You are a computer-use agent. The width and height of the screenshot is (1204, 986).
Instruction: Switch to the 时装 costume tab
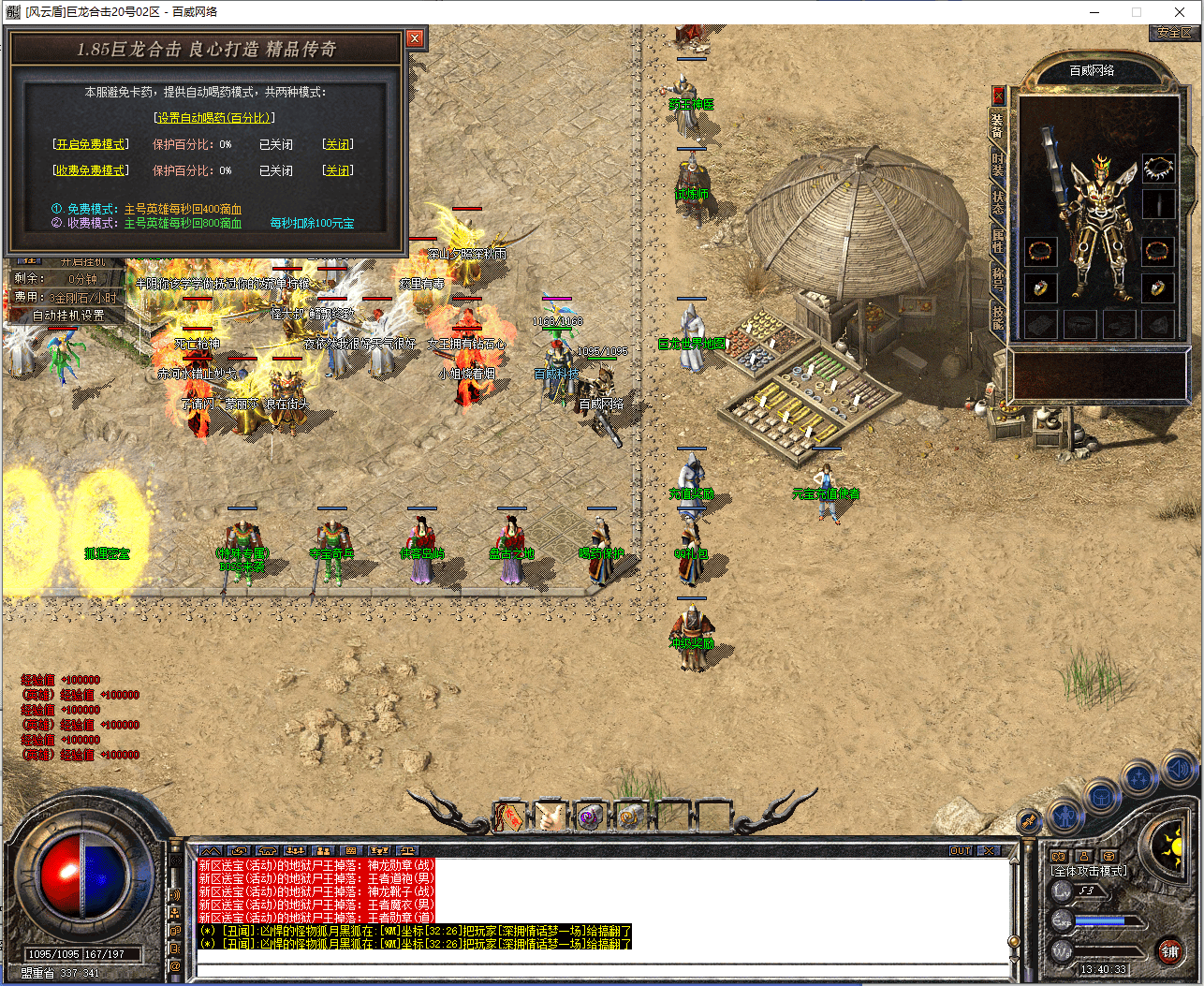998,165
